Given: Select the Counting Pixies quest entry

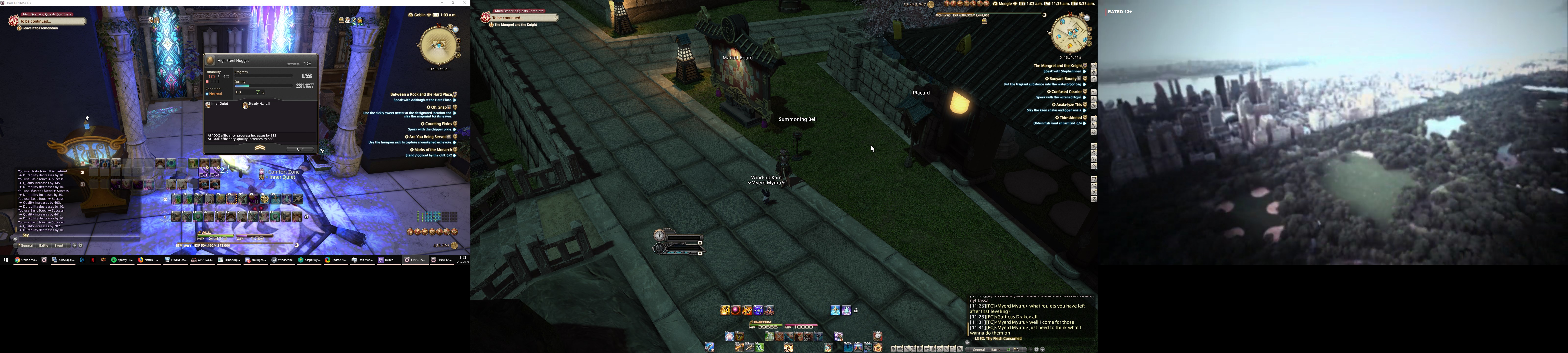Looking at the screenshot, I should (437, 124).
